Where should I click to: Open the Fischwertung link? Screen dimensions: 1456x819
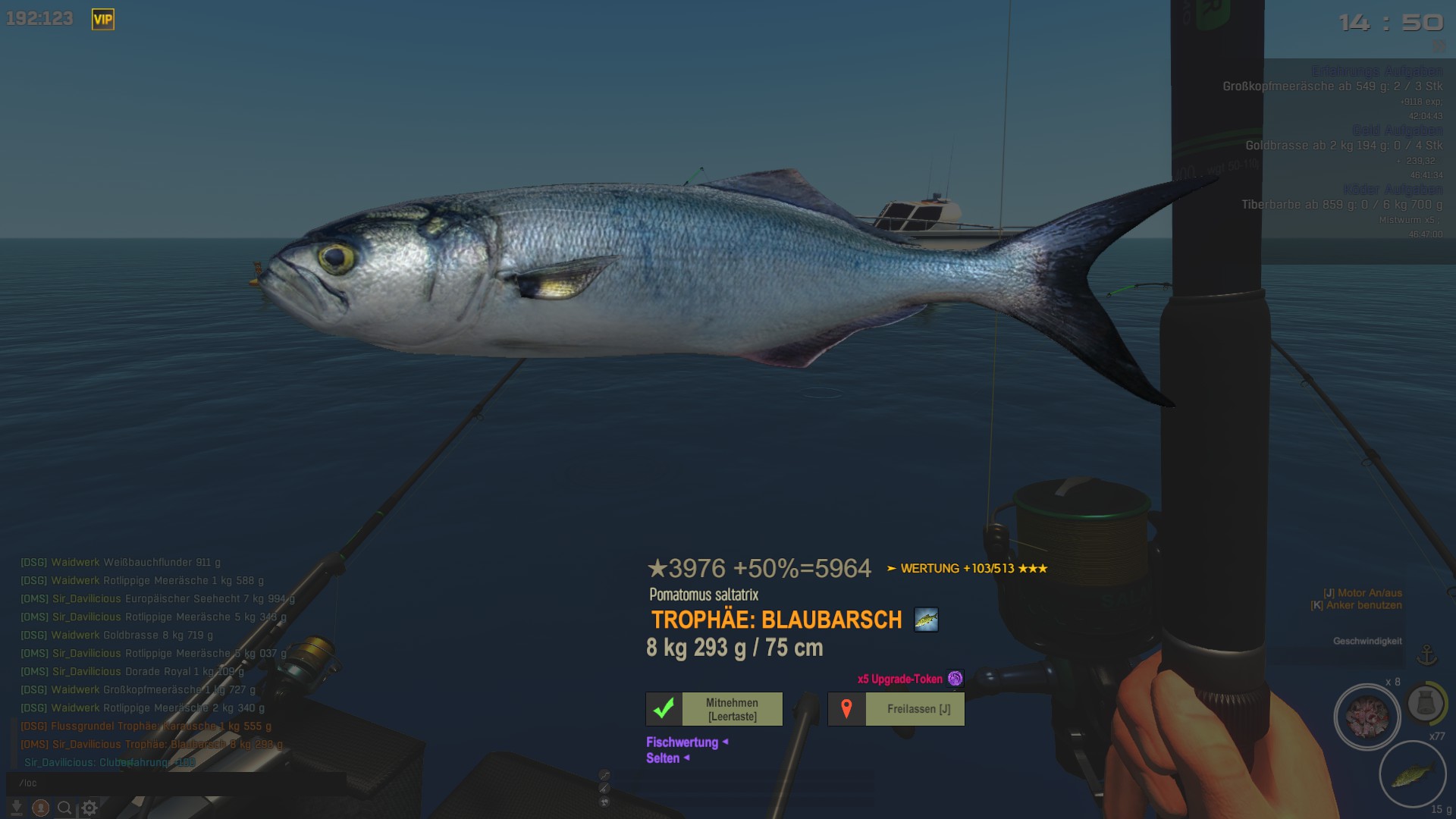pyautogui.click(x=682, y=742)
